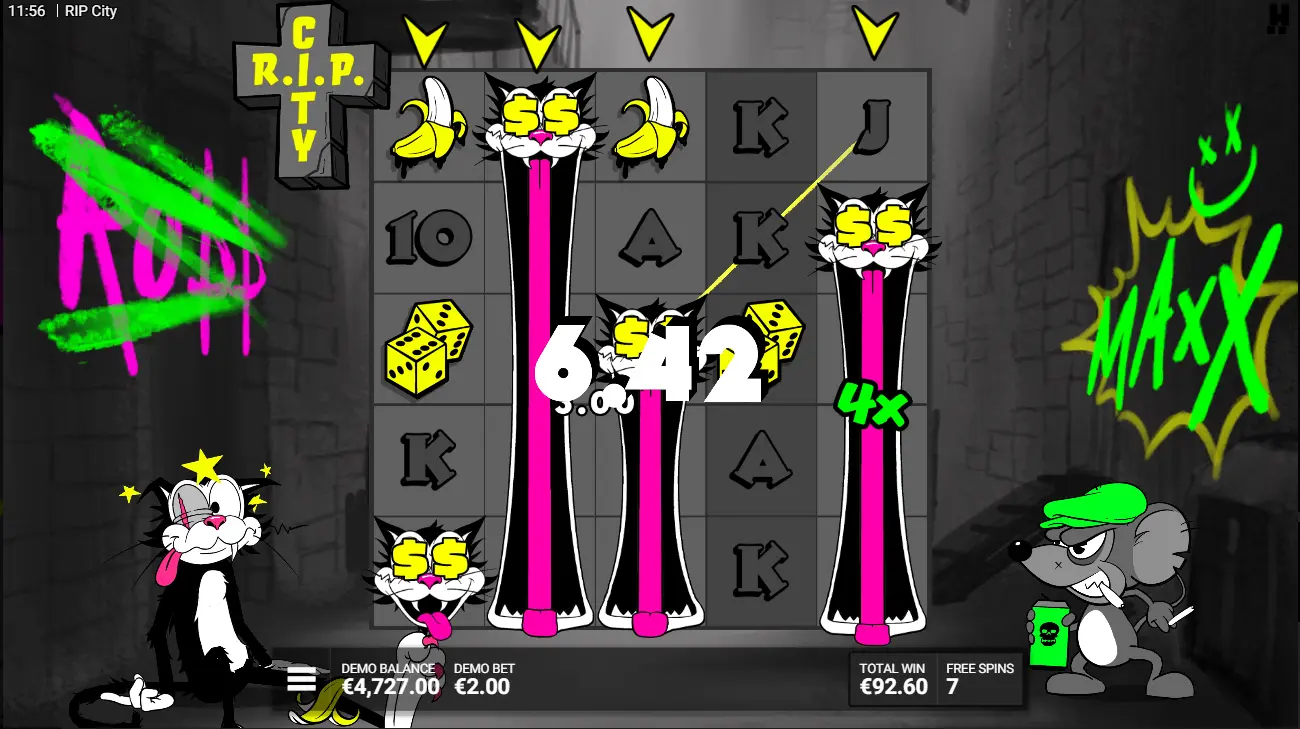Click the pink win amount 6.42 overlay
Viewport: 1300px width, 729px height.
pos(648,365)
